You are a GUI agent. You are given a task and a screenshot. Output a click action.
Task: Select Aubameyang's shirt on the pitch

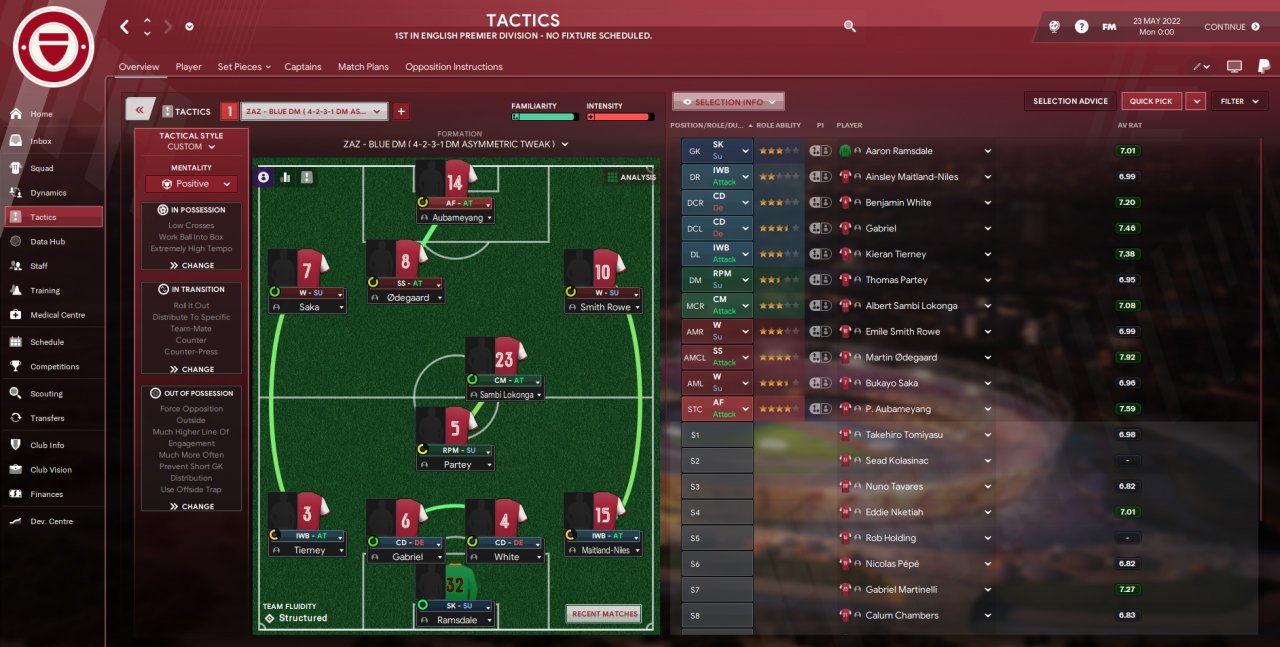pyautogui.click(x=454, y=181)
